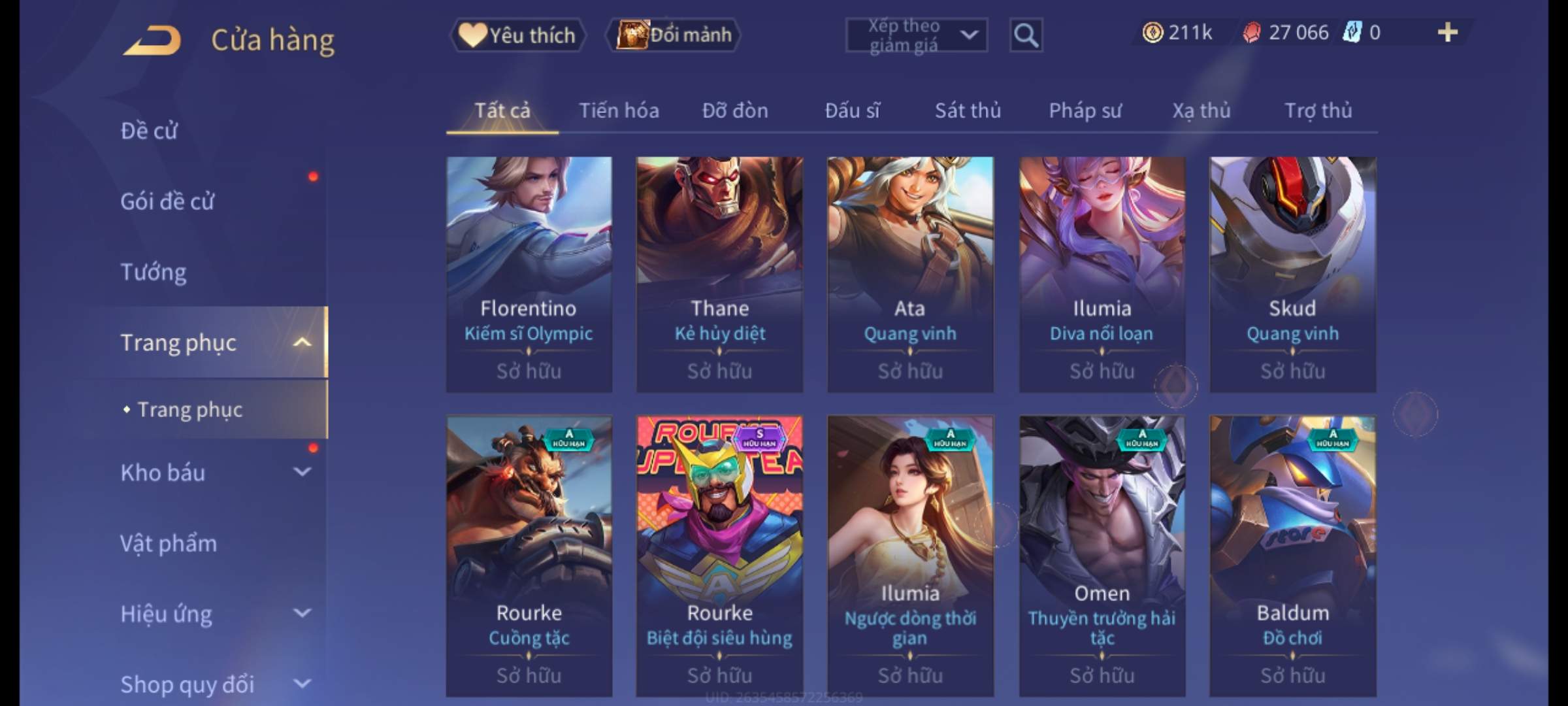Add currency with the plus button
The height and width of the screenshot is (706, 1568).
pos(1447,33)
